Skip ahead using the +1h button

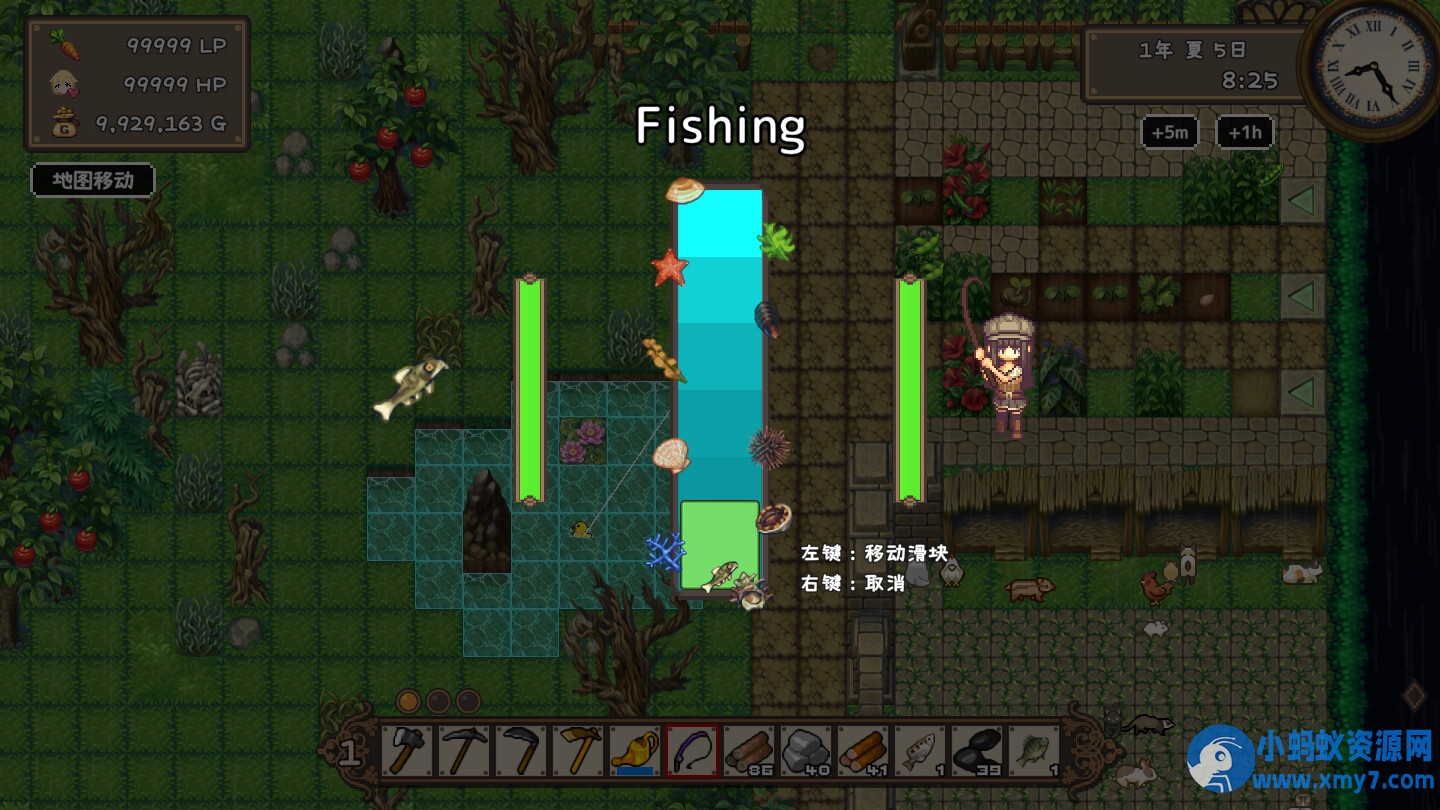[x=1244, y=132]
